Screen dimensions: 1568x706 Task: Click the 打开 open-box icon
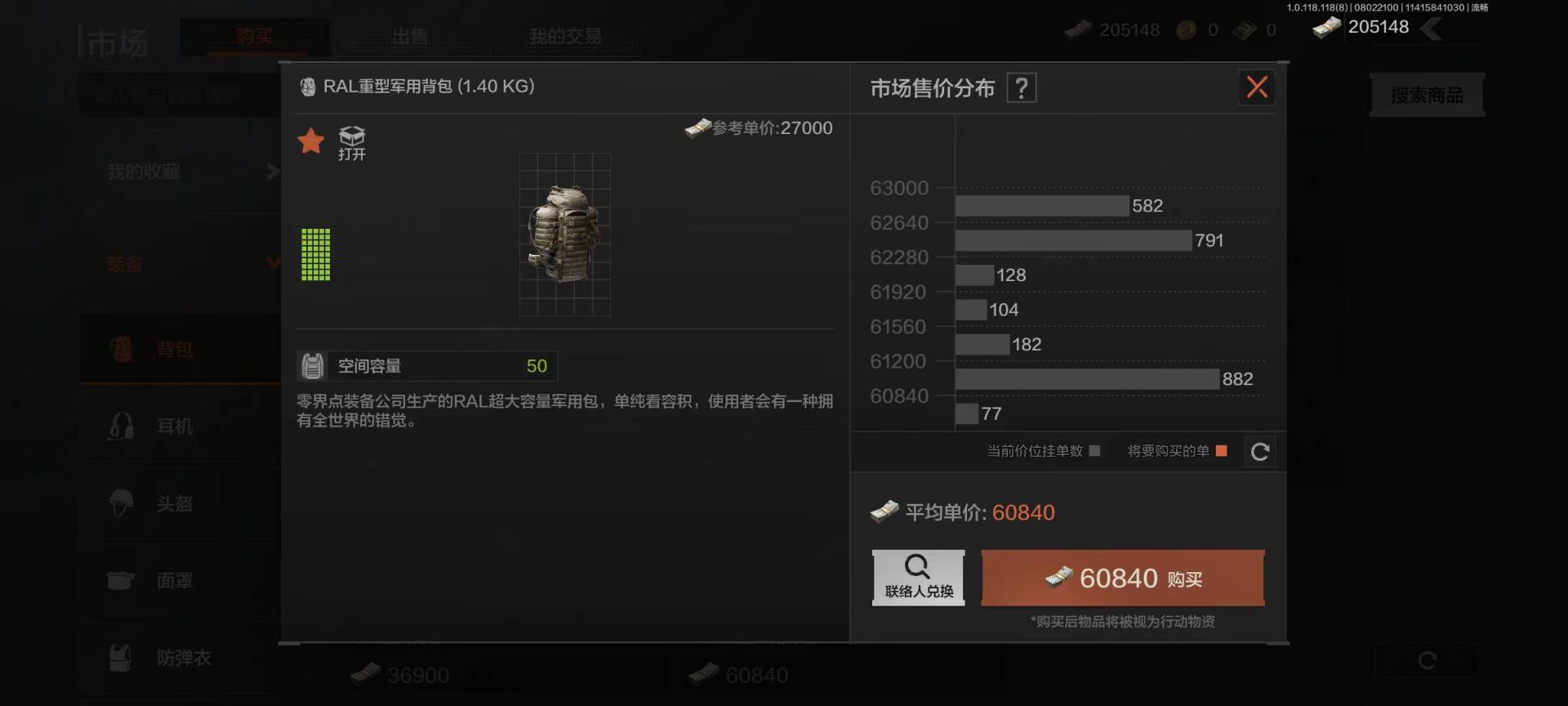(x=352, y=143)
